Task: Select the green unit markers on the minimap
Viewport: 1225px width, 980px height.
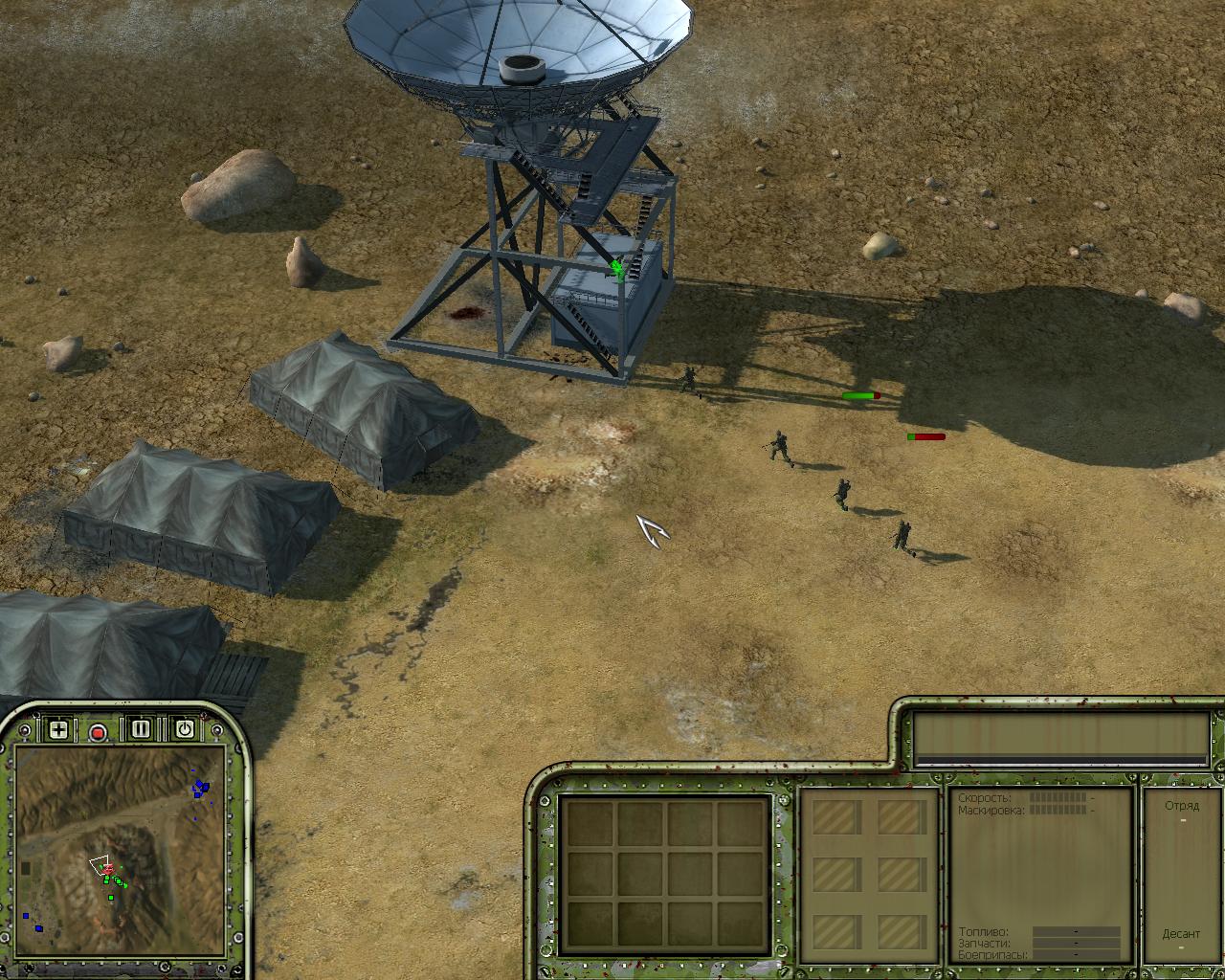Action: (114, 880)
